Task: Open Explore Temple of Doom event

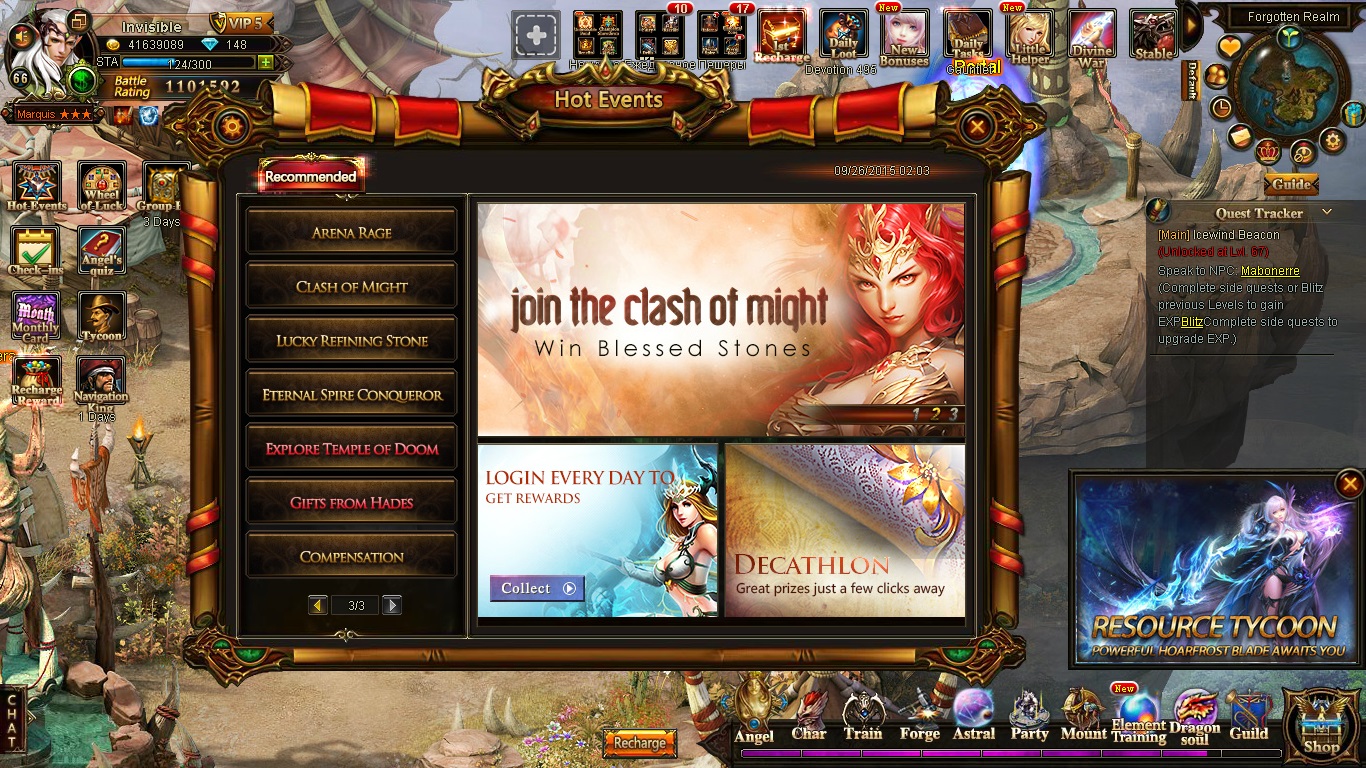Action: [x=351, y=448]
